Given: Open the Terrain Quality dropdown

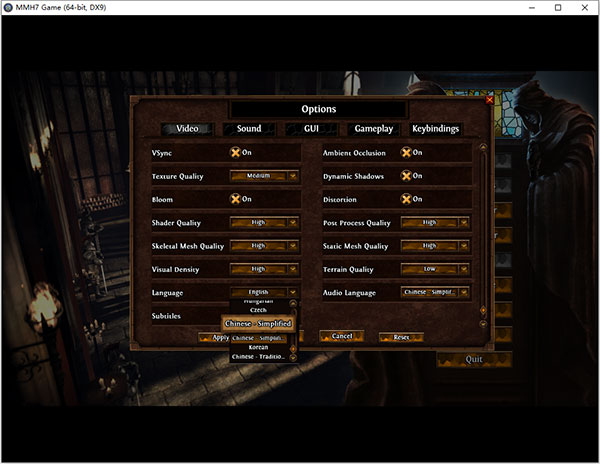Looking at the screenshot, I should coord(435,269).
